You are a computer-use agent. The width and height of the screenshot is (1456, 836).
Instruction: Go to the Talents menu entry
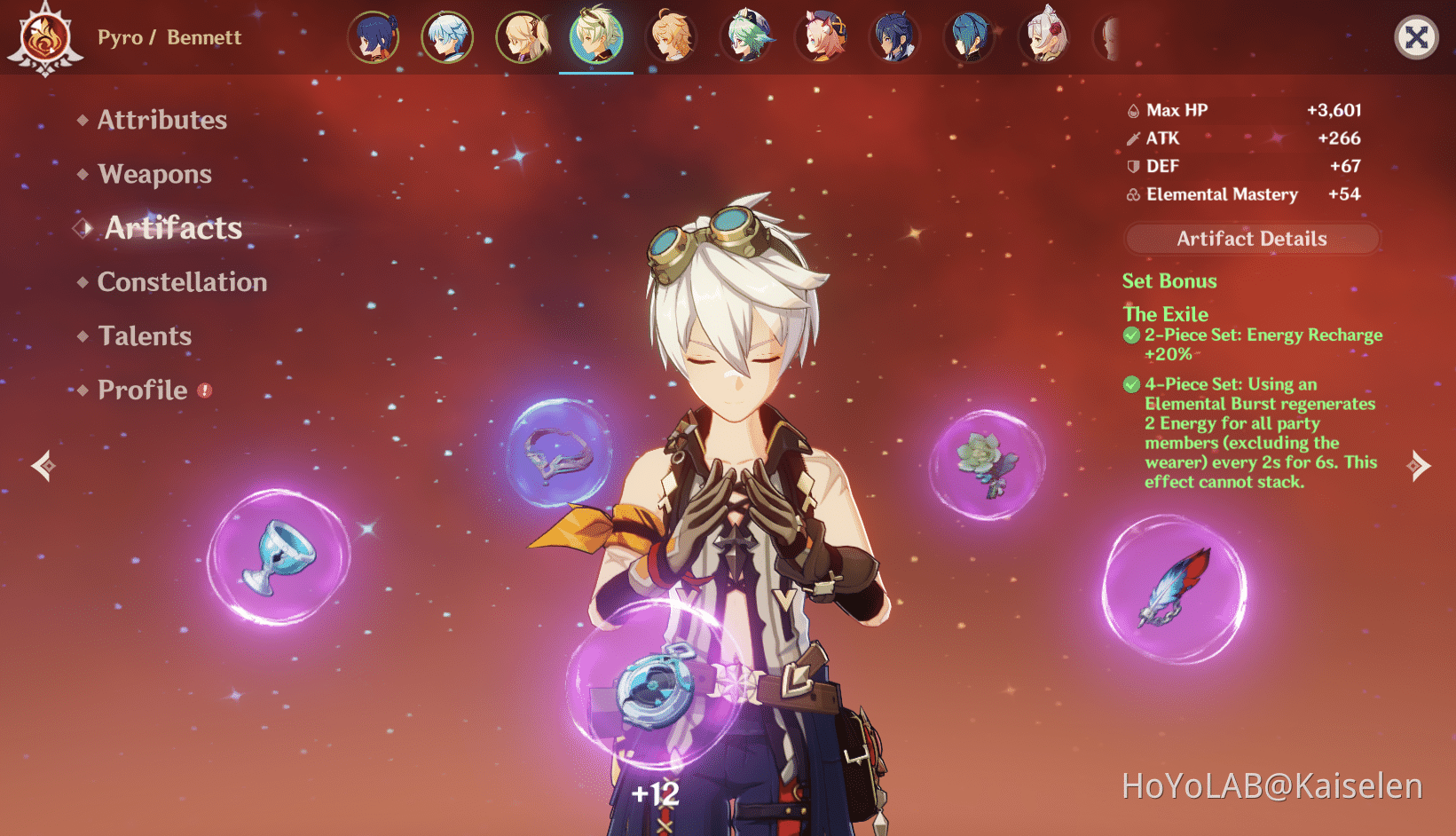pyautogui.click(x=145, y=336)
